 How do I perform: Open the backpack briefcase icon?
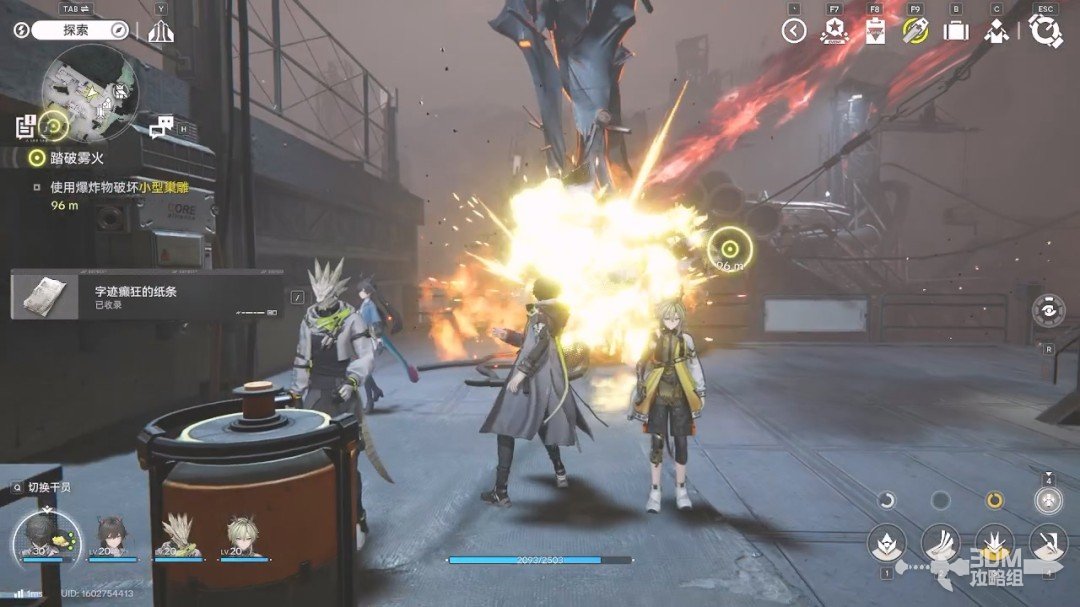click(x=955, y=31)
